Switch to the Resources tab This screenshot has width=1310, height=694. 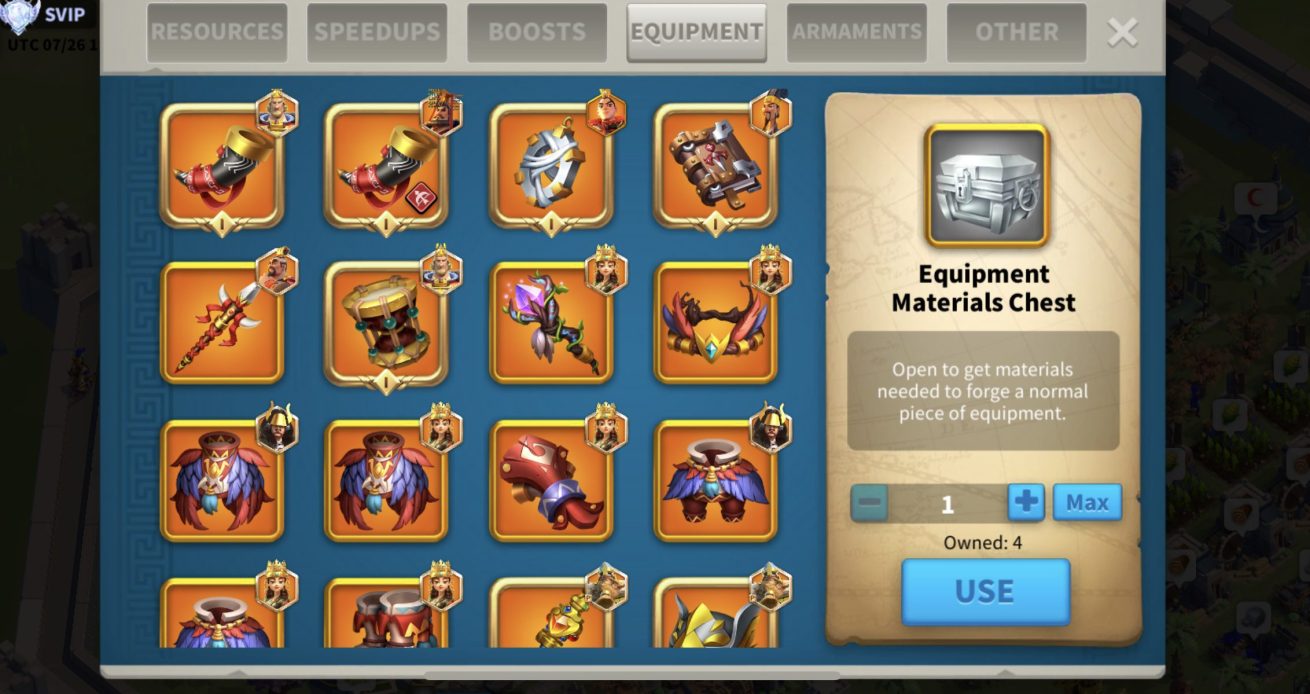217,32
